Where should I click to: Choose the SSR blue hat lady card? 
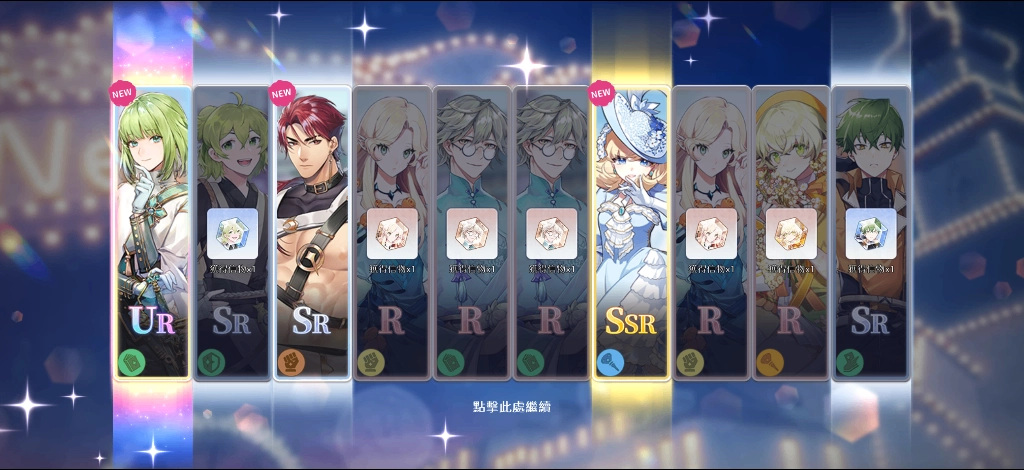tap(631, 232)
